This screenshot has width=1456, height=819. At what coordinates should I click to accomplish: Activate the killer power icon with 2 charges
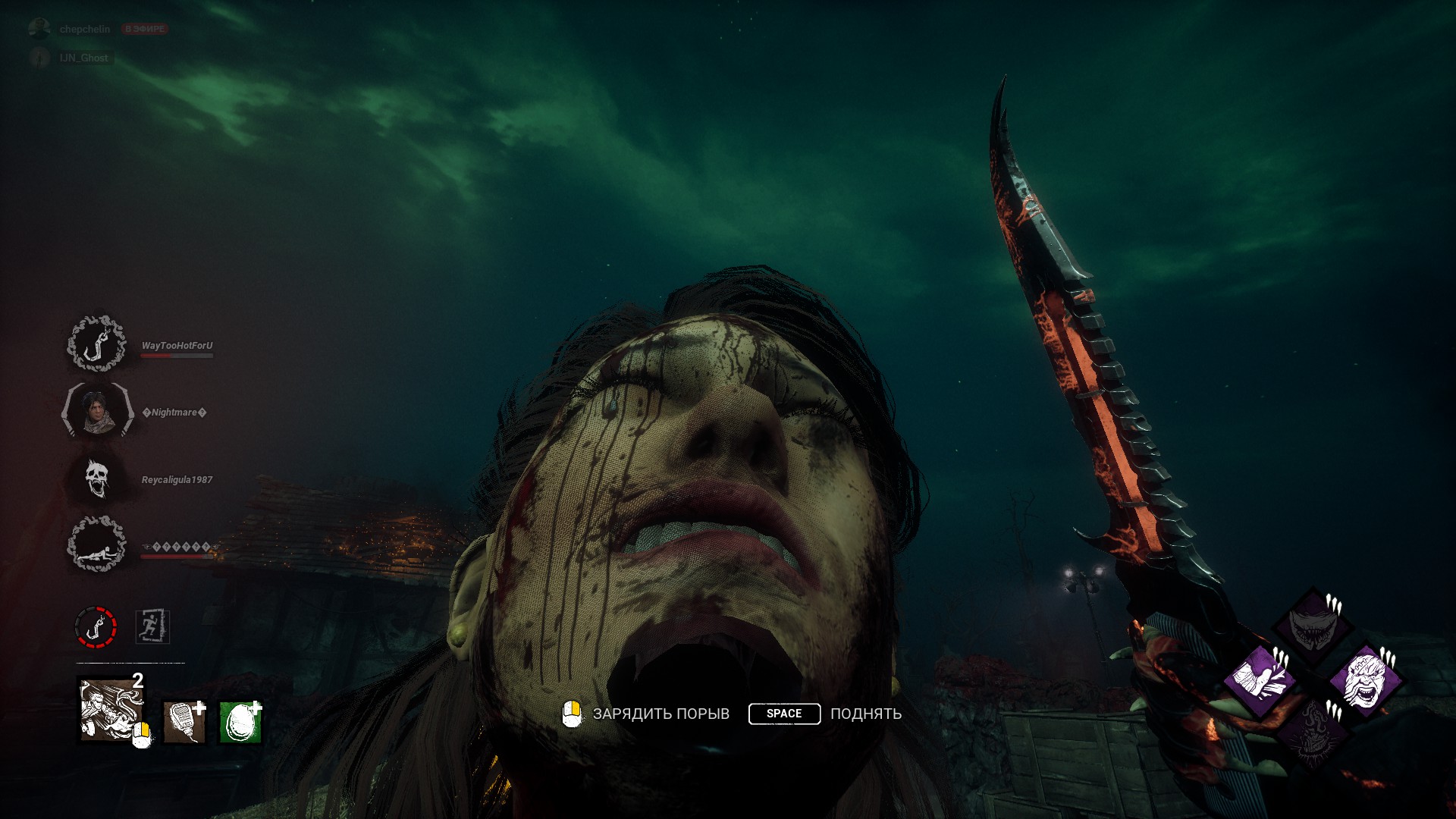click(x=111, y=711)
